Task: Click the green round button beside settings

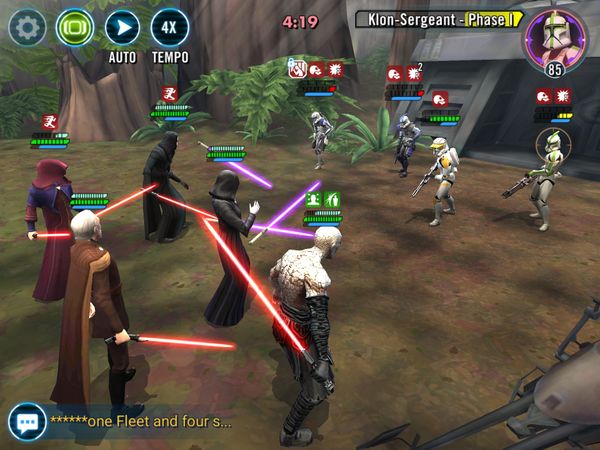Action: 74,26
